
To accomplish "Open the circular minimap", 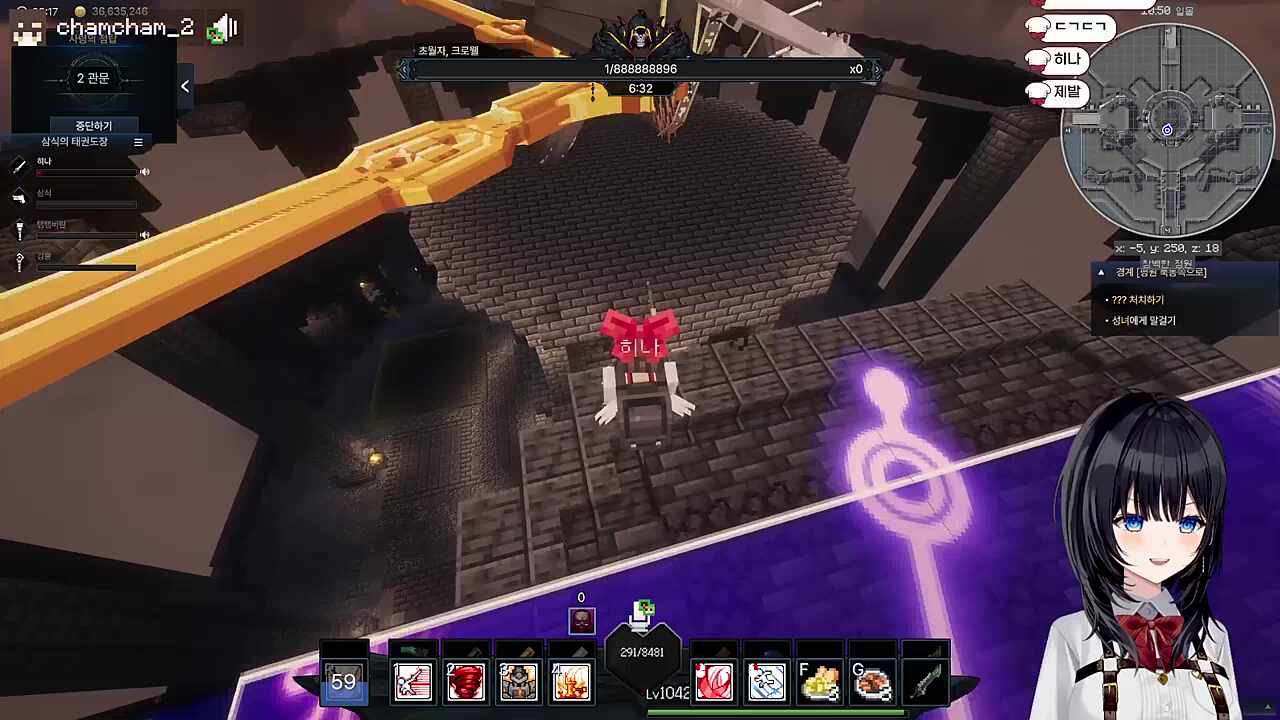I will (1167, 130).
